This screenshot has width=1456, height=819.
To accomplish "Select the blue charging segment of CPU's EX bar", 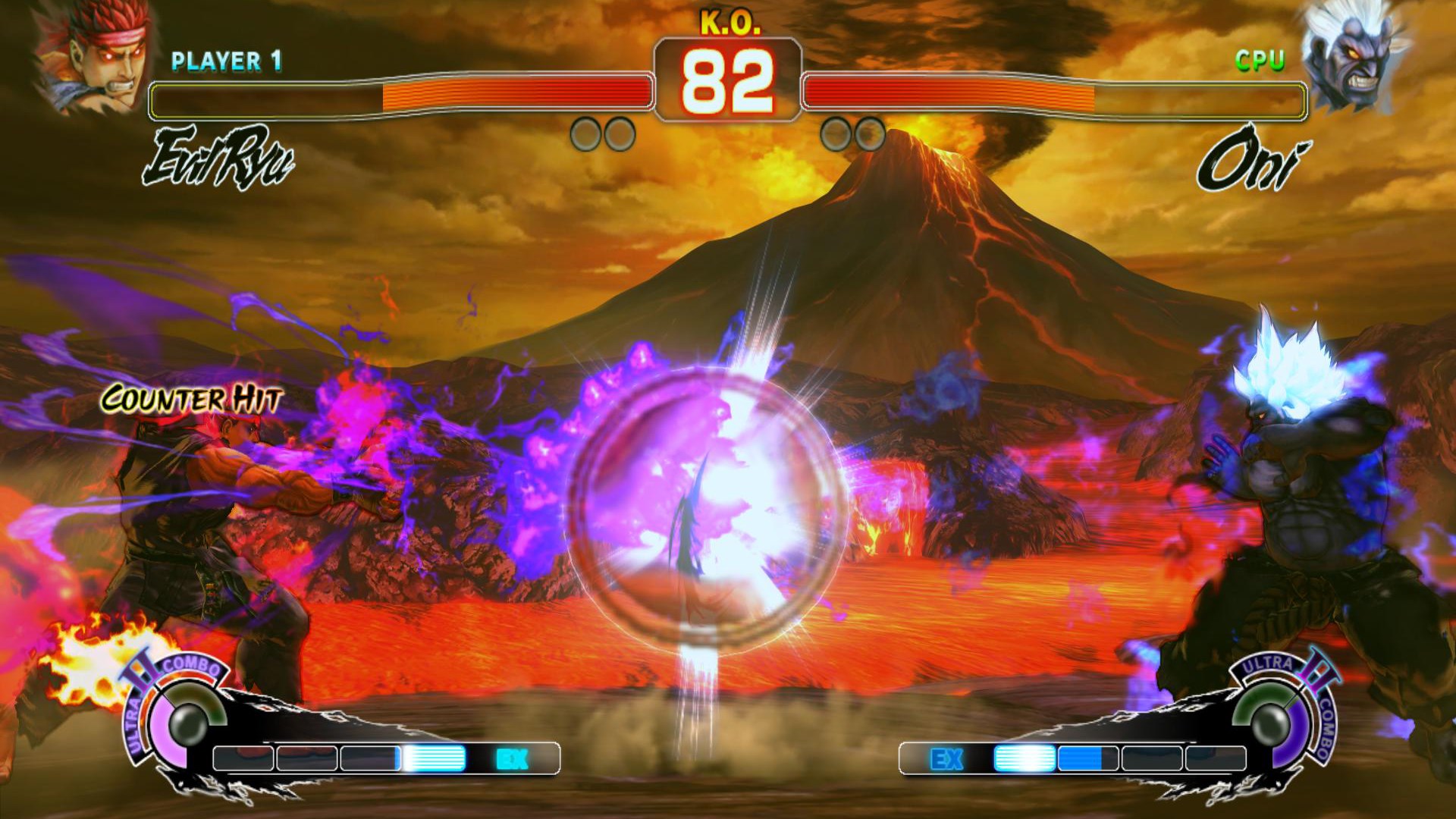I will coord(1081,758).
